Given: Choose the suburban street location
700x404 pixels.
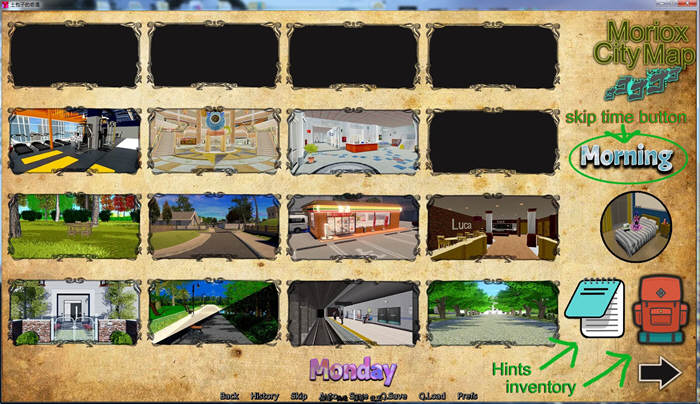Looking at the screenshot, I should (x=213, y=227).
